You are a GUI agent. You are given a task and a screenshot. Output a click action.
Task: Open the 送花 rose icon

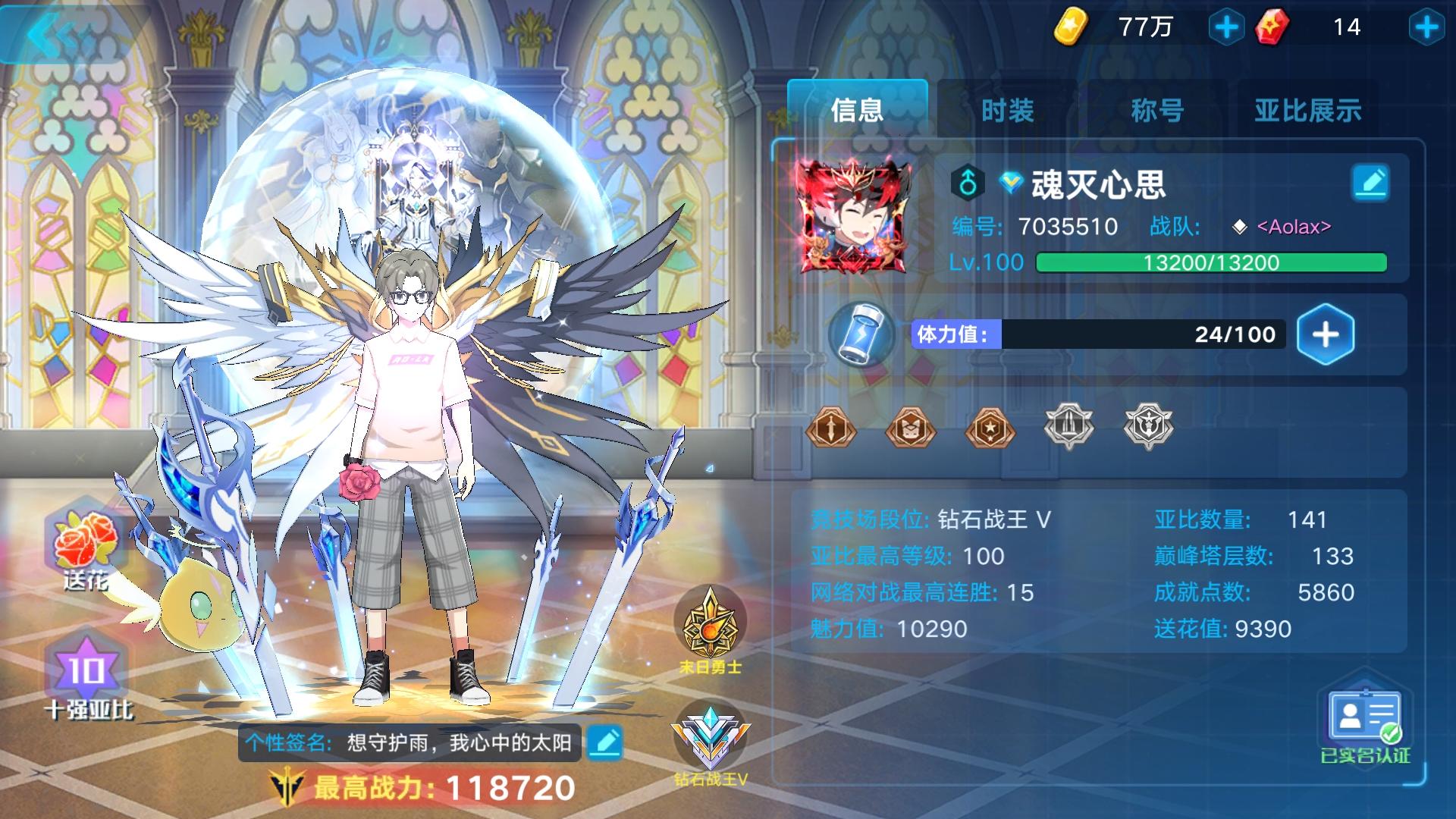click(86, 539)
